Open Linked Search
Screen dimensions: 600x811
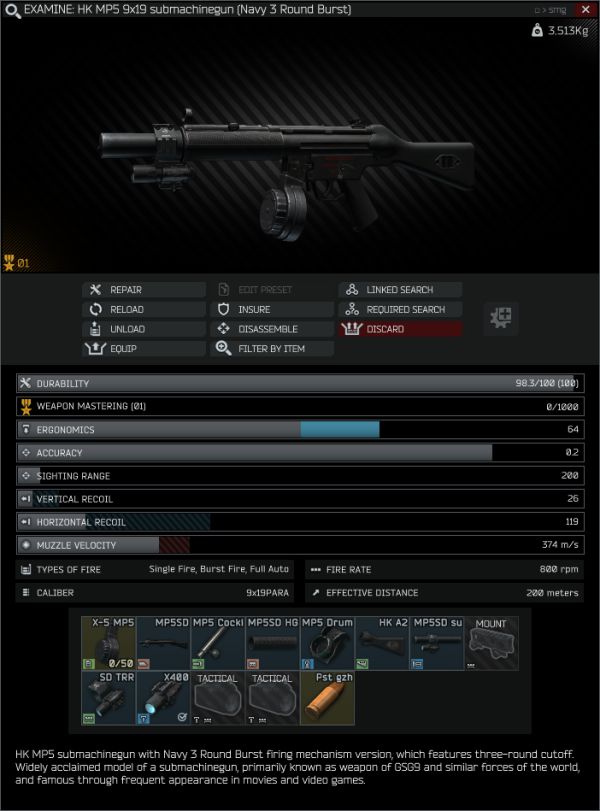(x=400, y=290)
